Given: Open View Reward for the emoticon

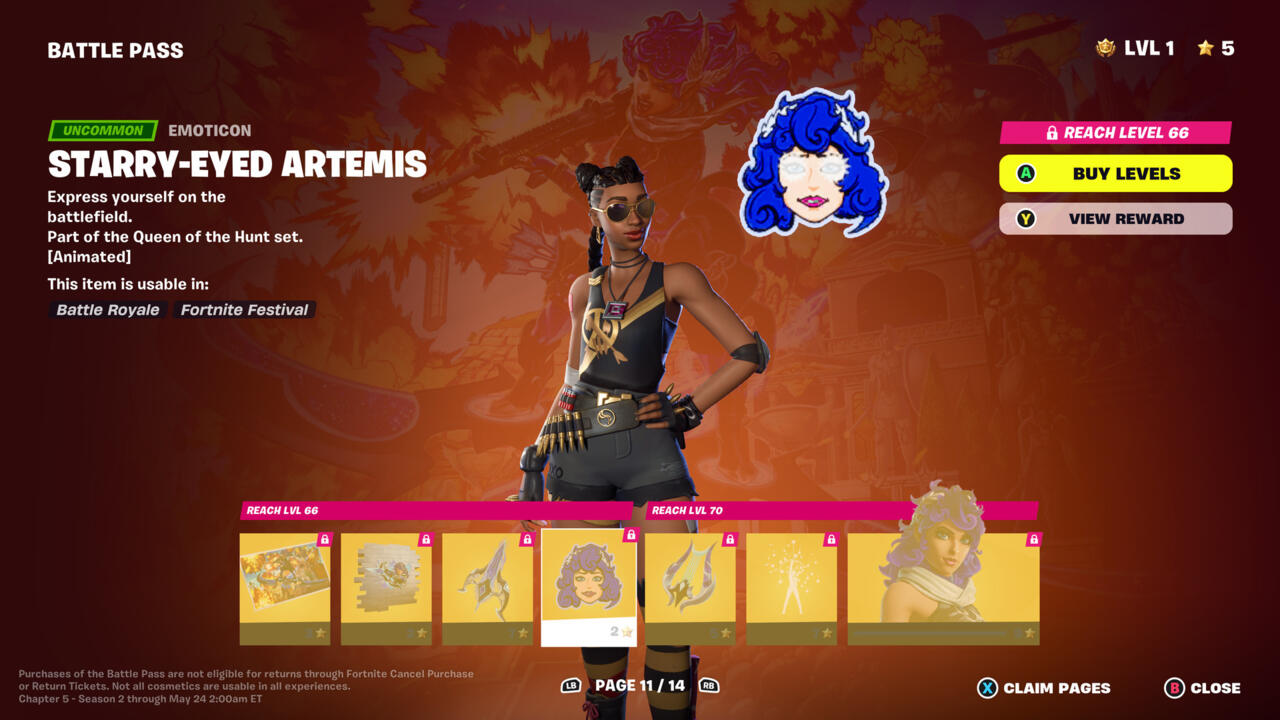Looking at the screenshot, I should pyautogui.click(x=1115, y=219).
